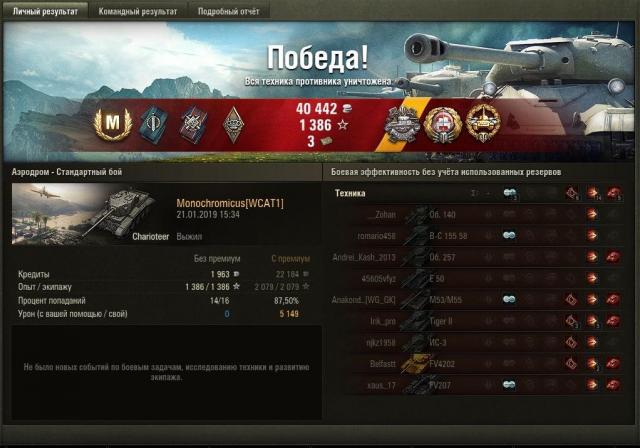The height and width of the screenshot is (448, 640).
Task: Click player name Monochromicus[WCAT1]
Action: 229,203
